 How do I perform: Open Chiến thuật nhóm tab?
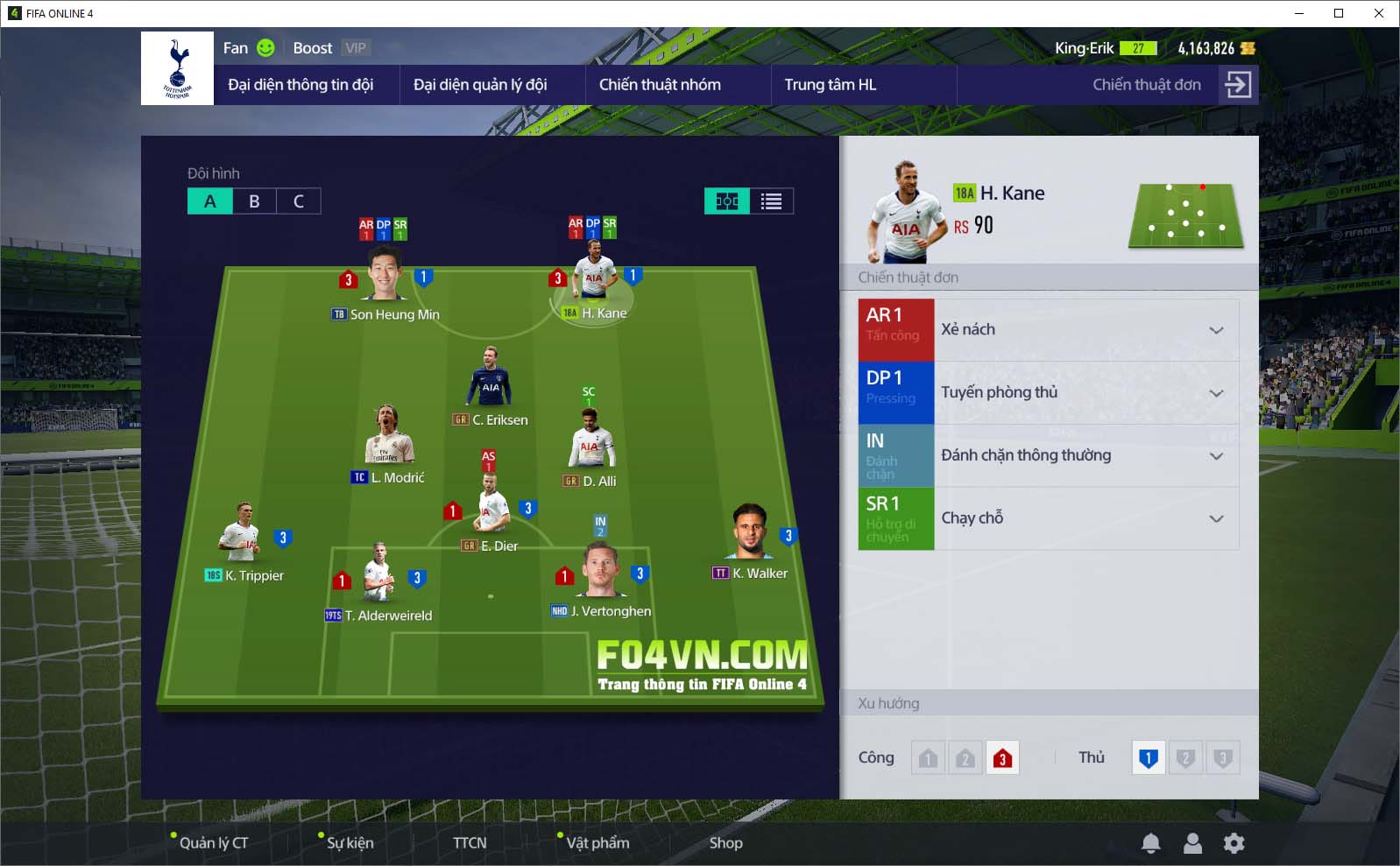[660, 85]
